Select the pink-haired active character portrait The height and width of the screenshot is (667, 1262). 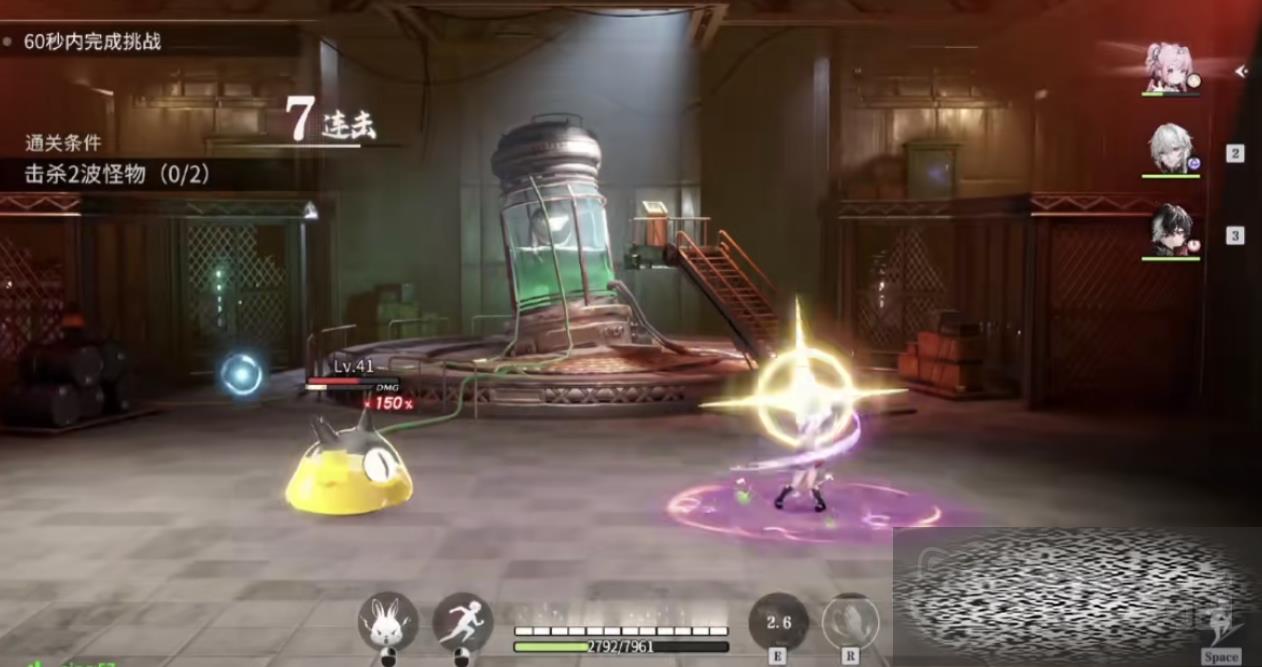1169,68
